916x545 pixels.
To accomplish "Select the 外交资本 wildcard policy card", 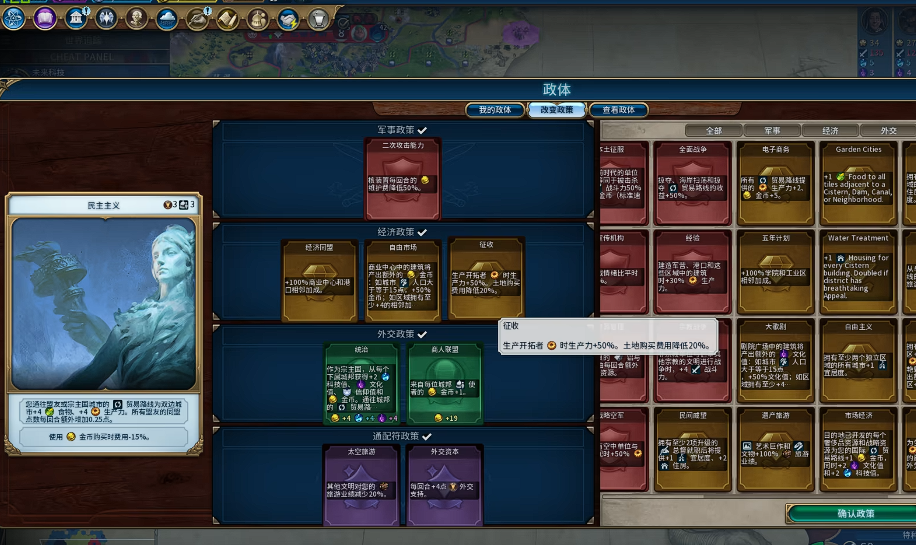I will point(443,484).
